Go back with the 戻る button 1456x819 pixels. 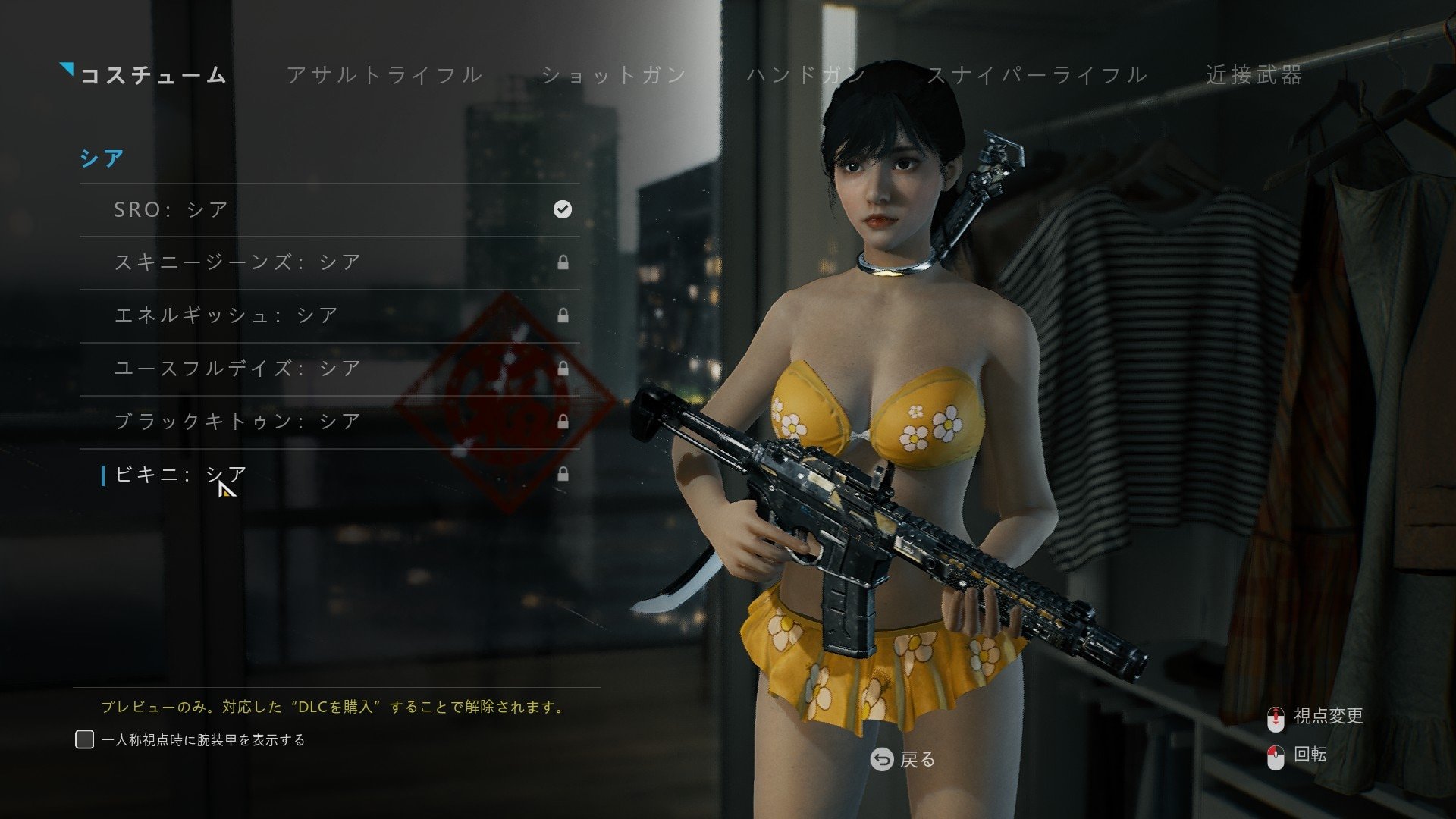tap(902, 759)
